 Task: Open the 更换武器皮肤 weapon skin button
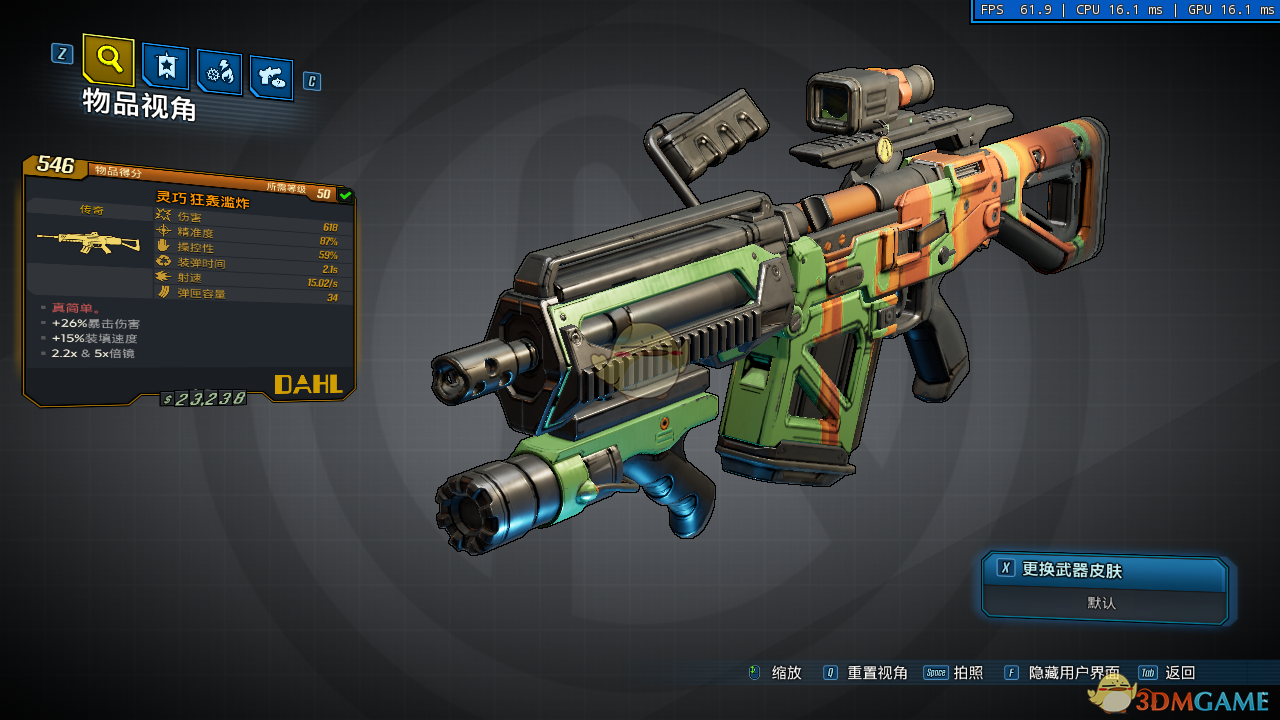point(1104,570)
